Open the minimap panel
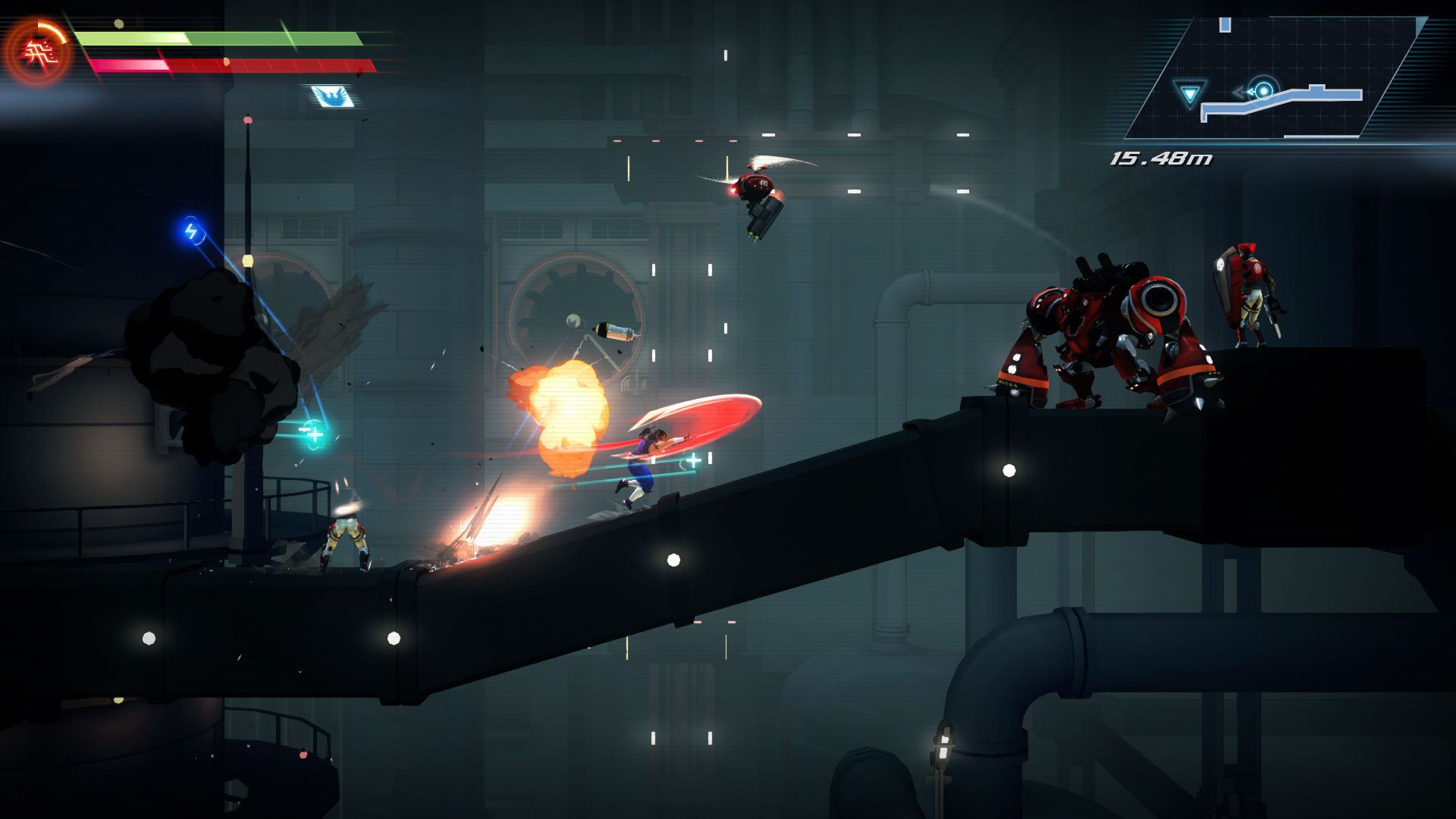Image resolution: width=1456 pixels, height=819 pixels. pos(1274,77)
